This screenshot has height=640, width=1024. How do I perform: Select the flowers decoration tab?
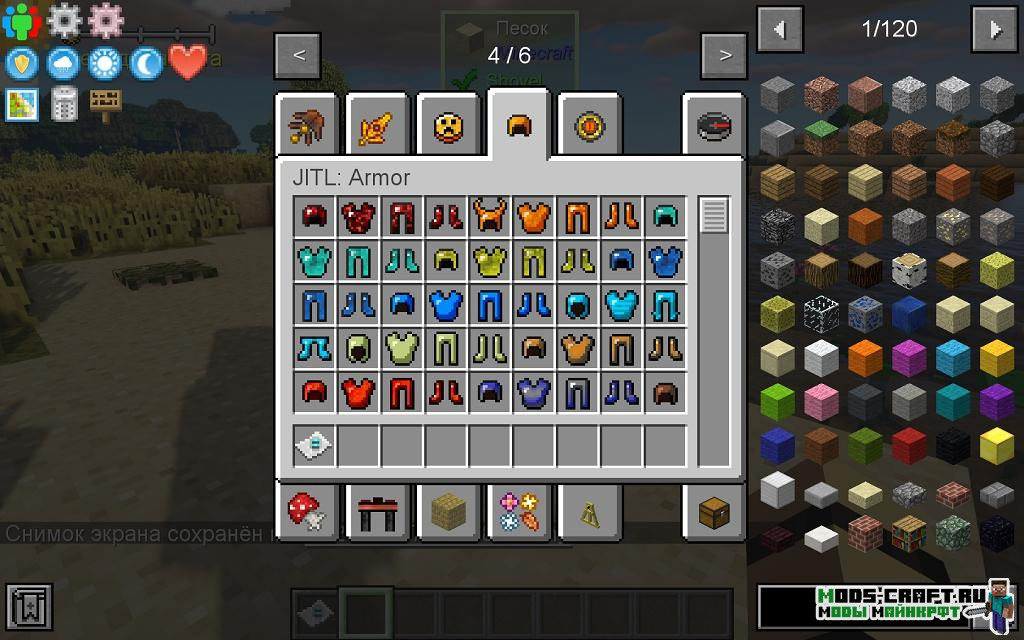point(518,512)
